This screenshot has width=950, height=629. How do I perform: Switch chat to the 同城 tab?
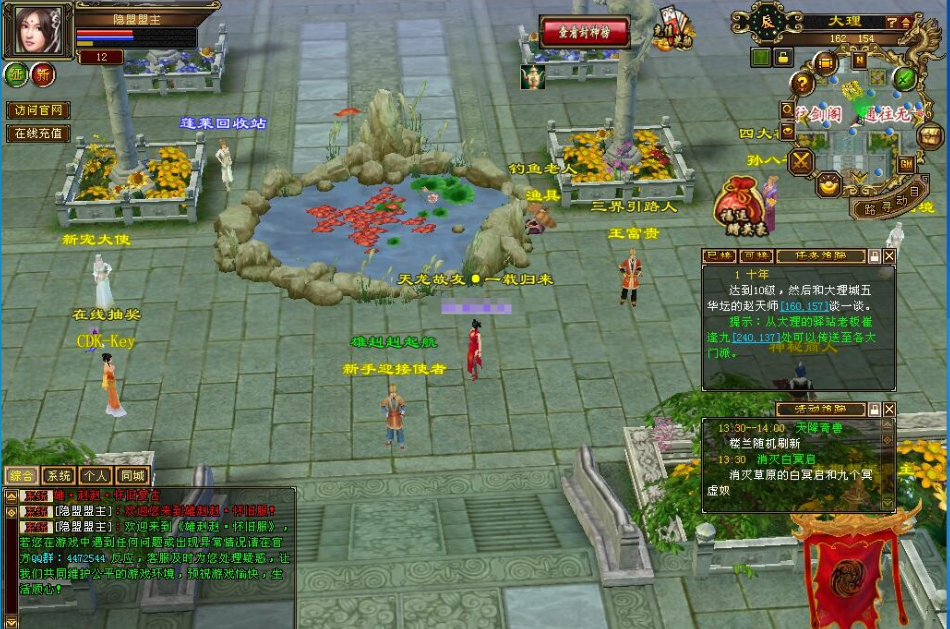132,476
